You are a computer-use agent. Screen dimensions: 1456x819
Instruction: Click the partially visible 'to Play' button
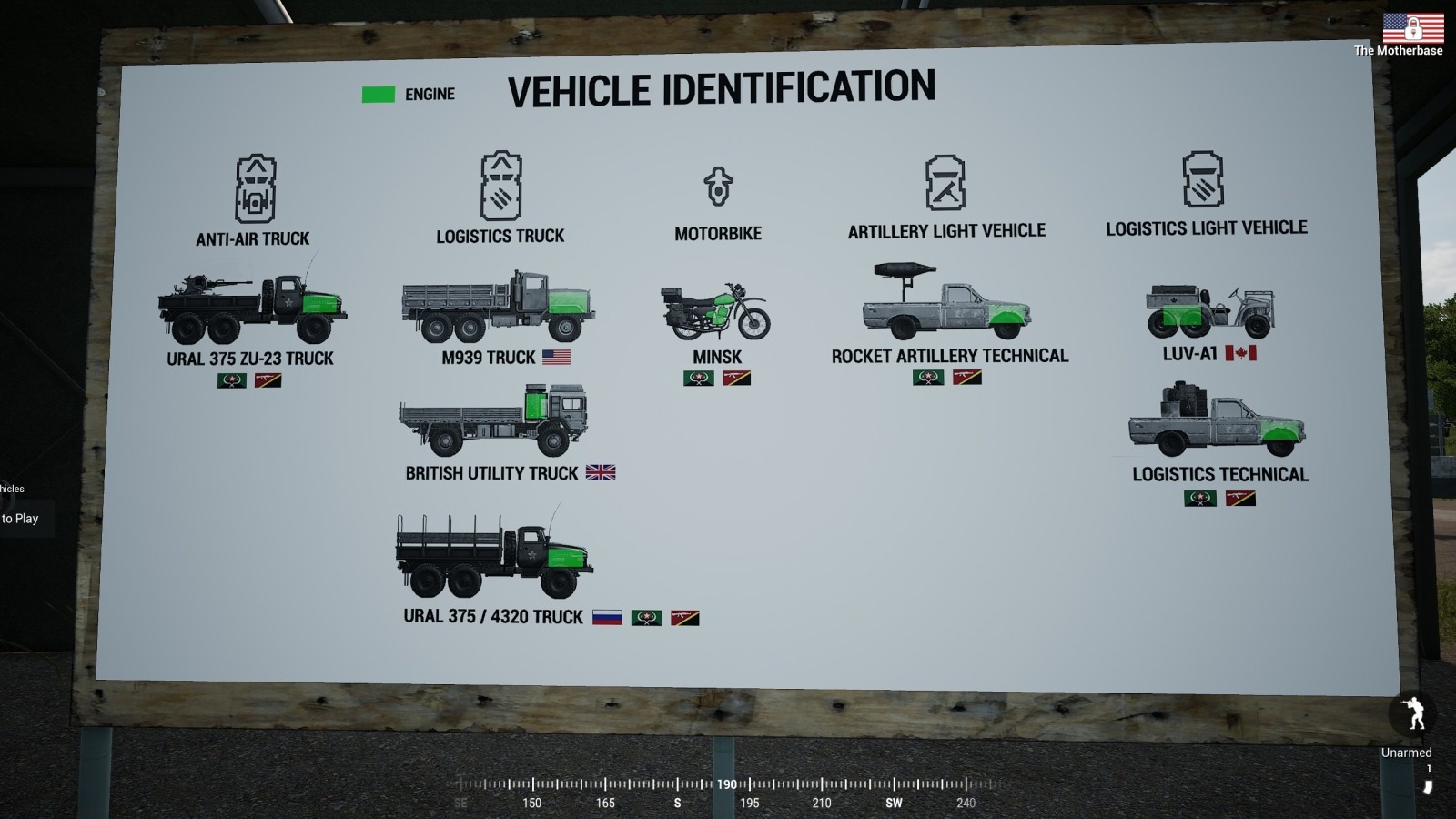(x=20, y=519)
